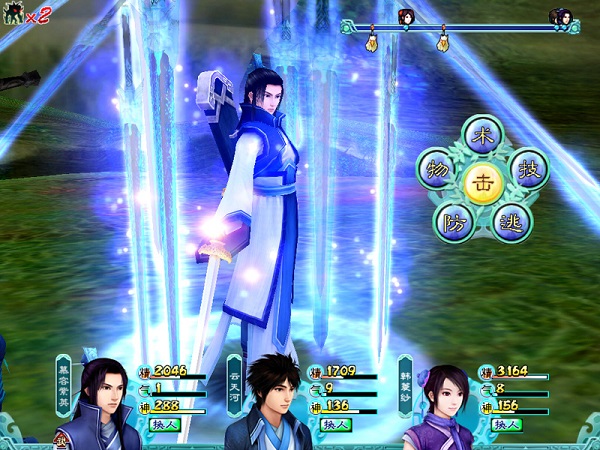Open the 物 item menu
Viewport: 600px width, 450px height.
click(x=436, y=168)
